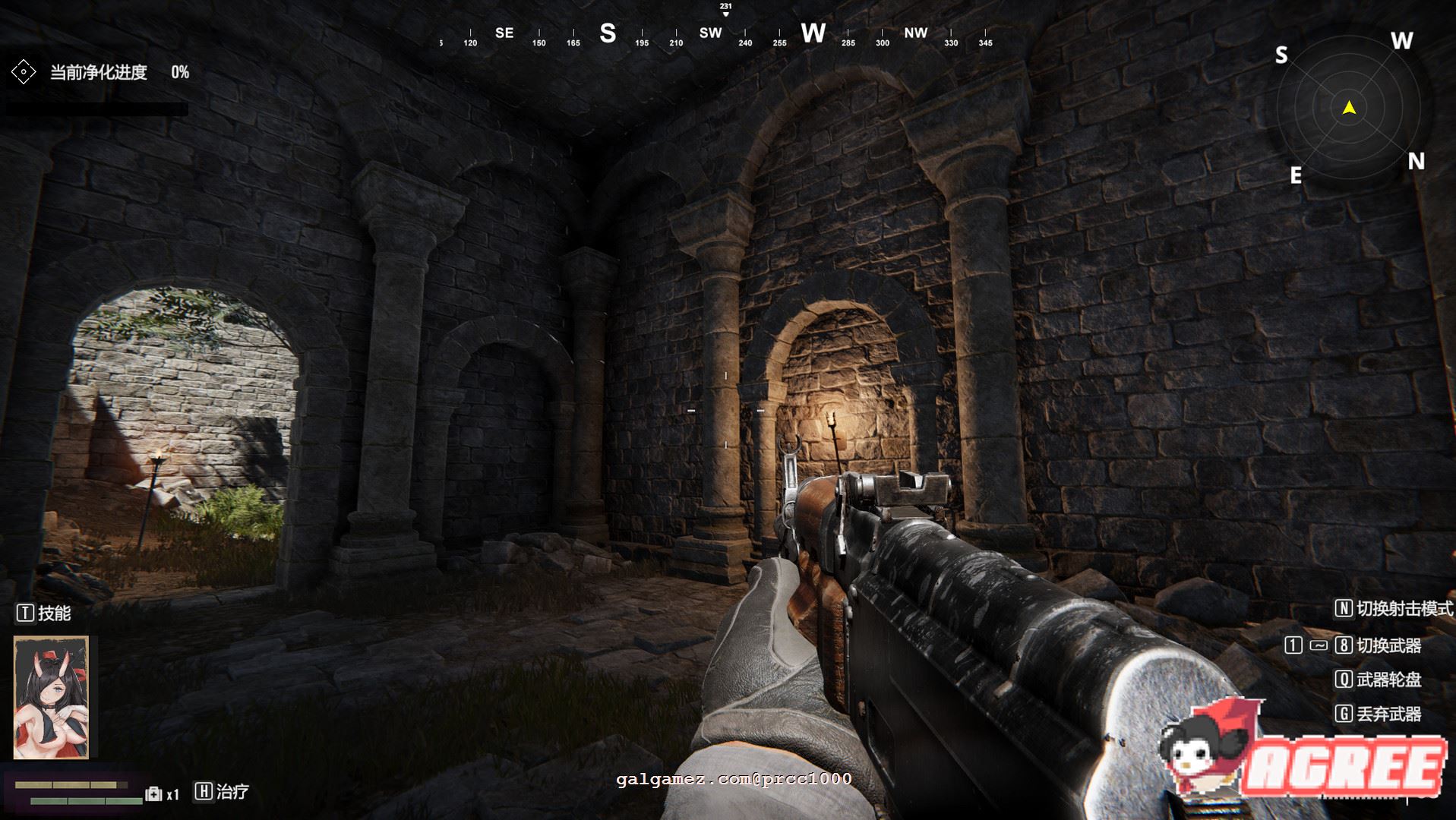
Task: Click the medkit item icon
Action: pos(153,793)
